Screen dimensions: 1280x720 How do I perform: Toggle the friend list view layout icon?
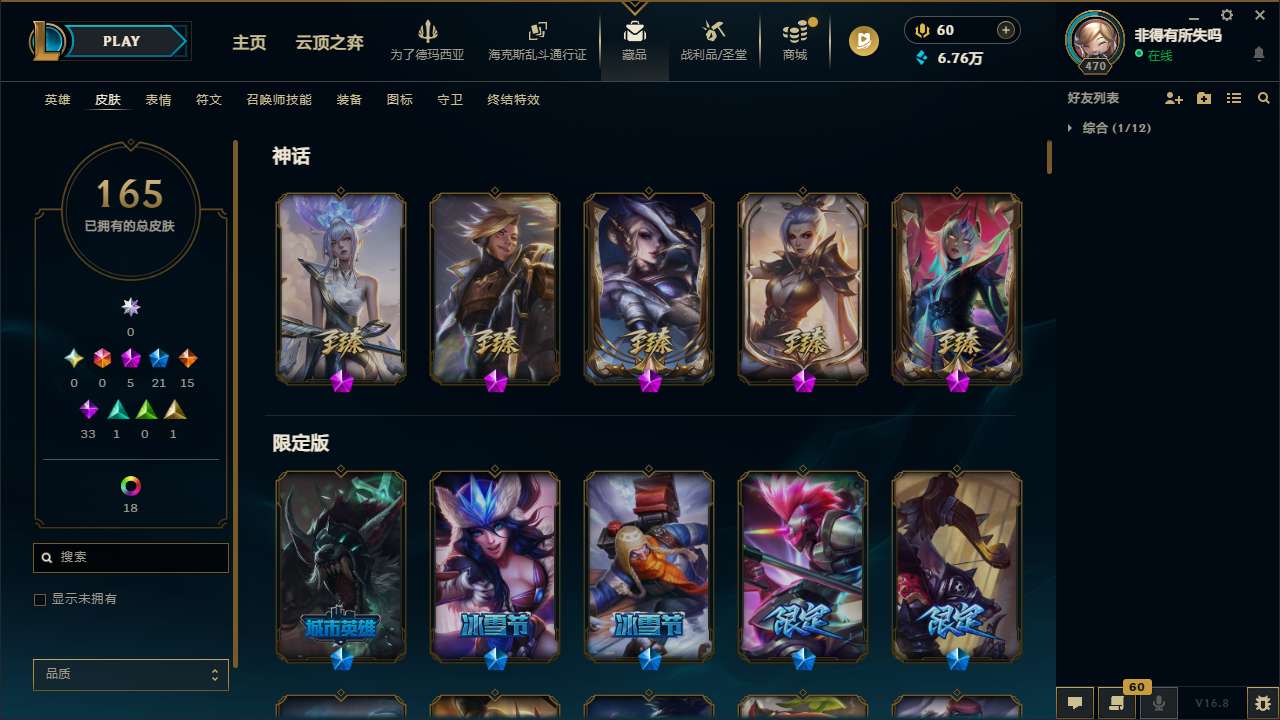[x=1233, y=98]
